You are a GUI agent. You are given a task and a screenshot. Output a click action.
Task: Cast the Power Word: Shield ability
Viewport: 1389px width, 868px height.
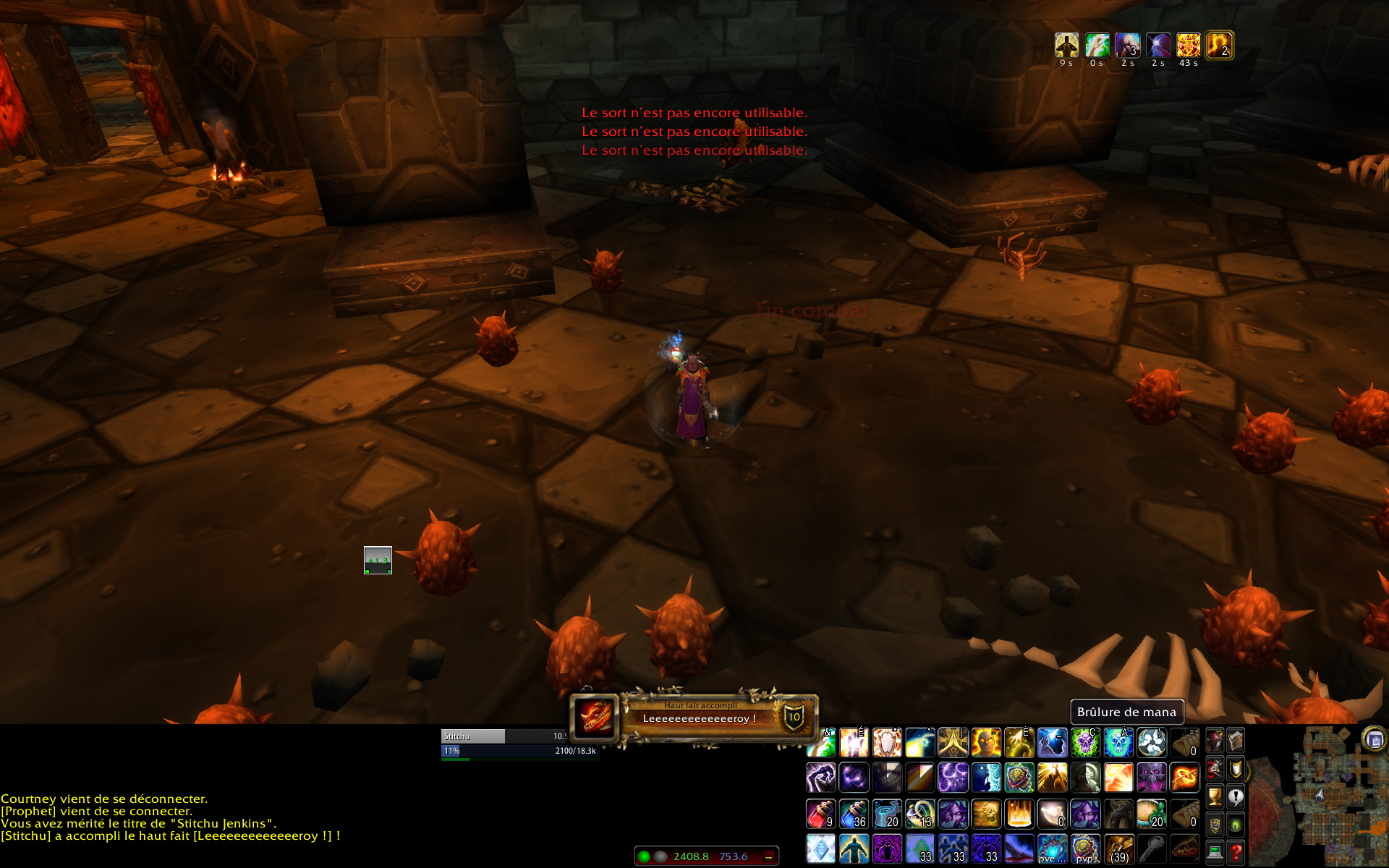click(x=887, y=743)
